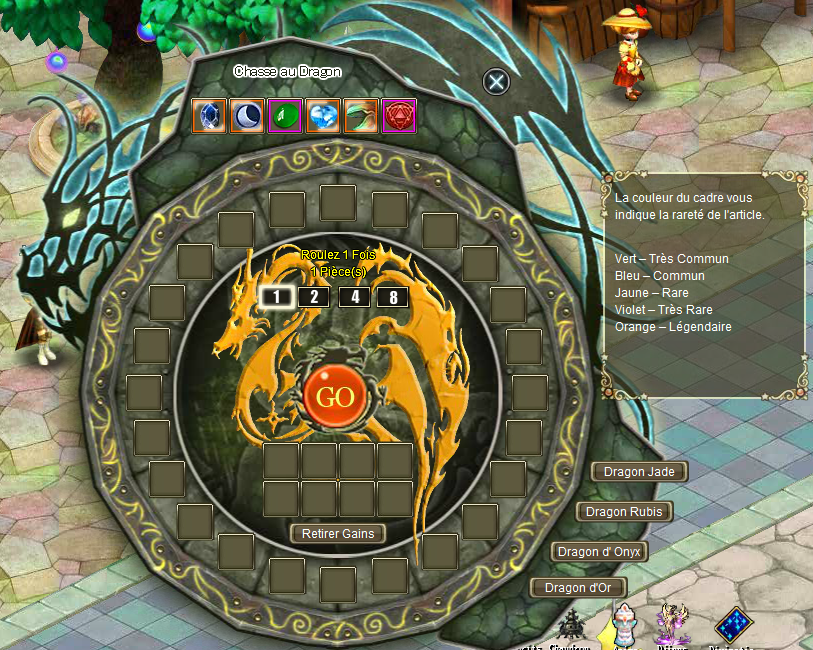The width and height of the screenshot is (813, 650).
Task: Open the blue starry card Divination icon
Action: point(733,625)
